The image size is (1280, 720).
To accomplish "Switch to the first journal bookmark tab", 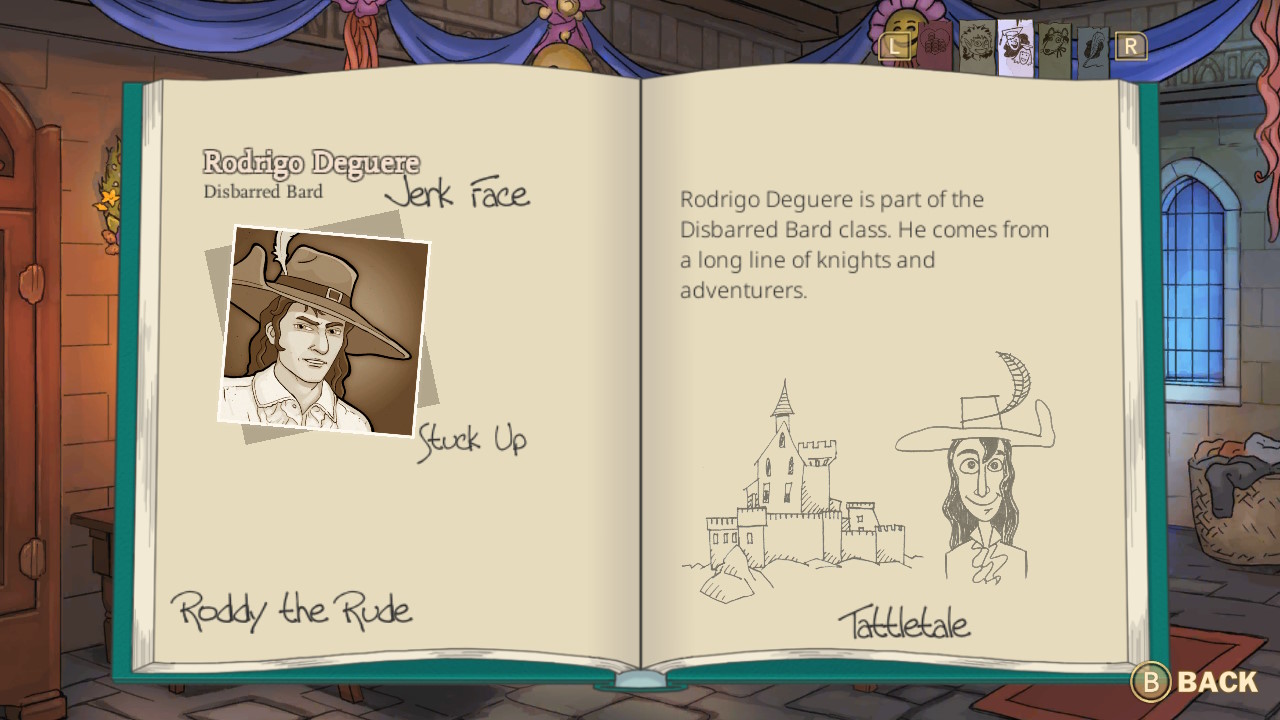I will pyautogui.click(x=935, y=45).
